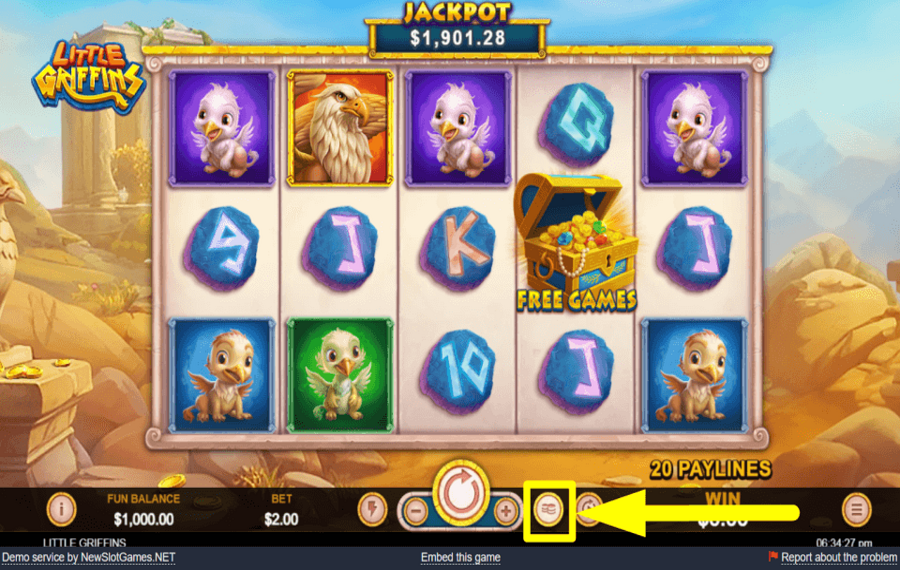Open the info paytable button

pyautogui.click(x=61, y=510)
